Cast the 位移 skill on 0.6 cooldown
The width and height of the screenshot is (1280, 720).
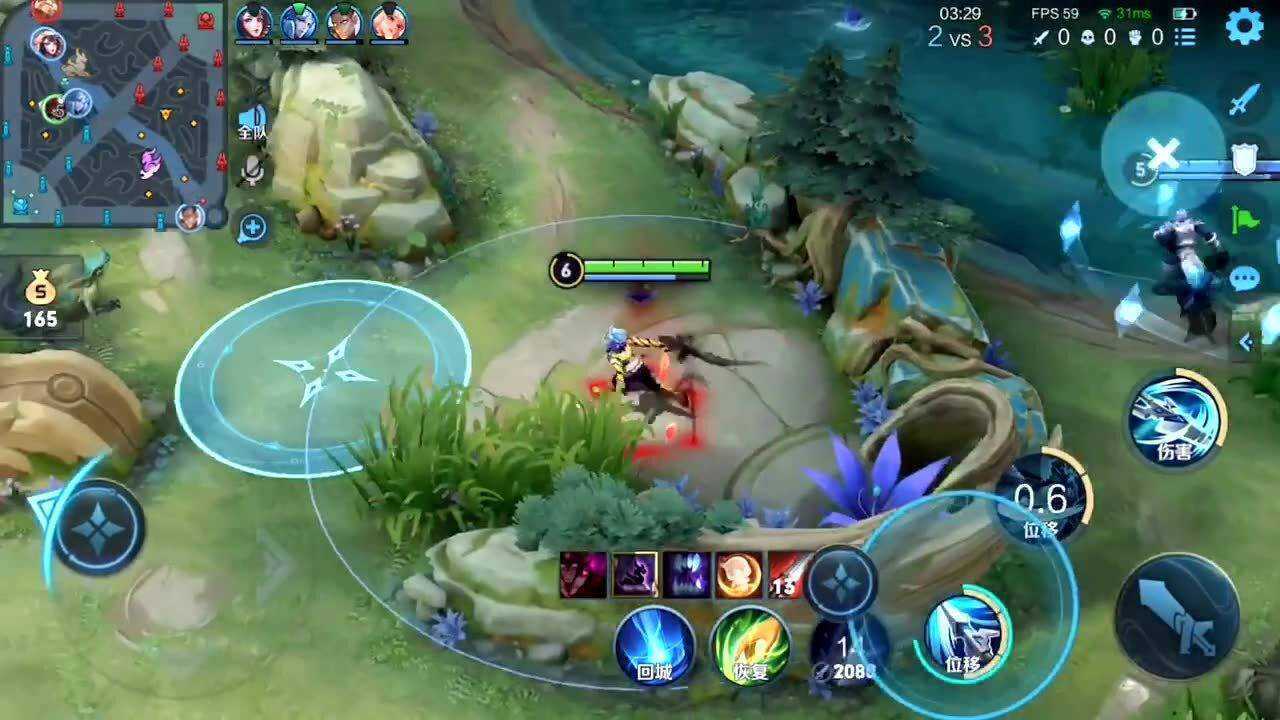click(x=1042, y=500)
